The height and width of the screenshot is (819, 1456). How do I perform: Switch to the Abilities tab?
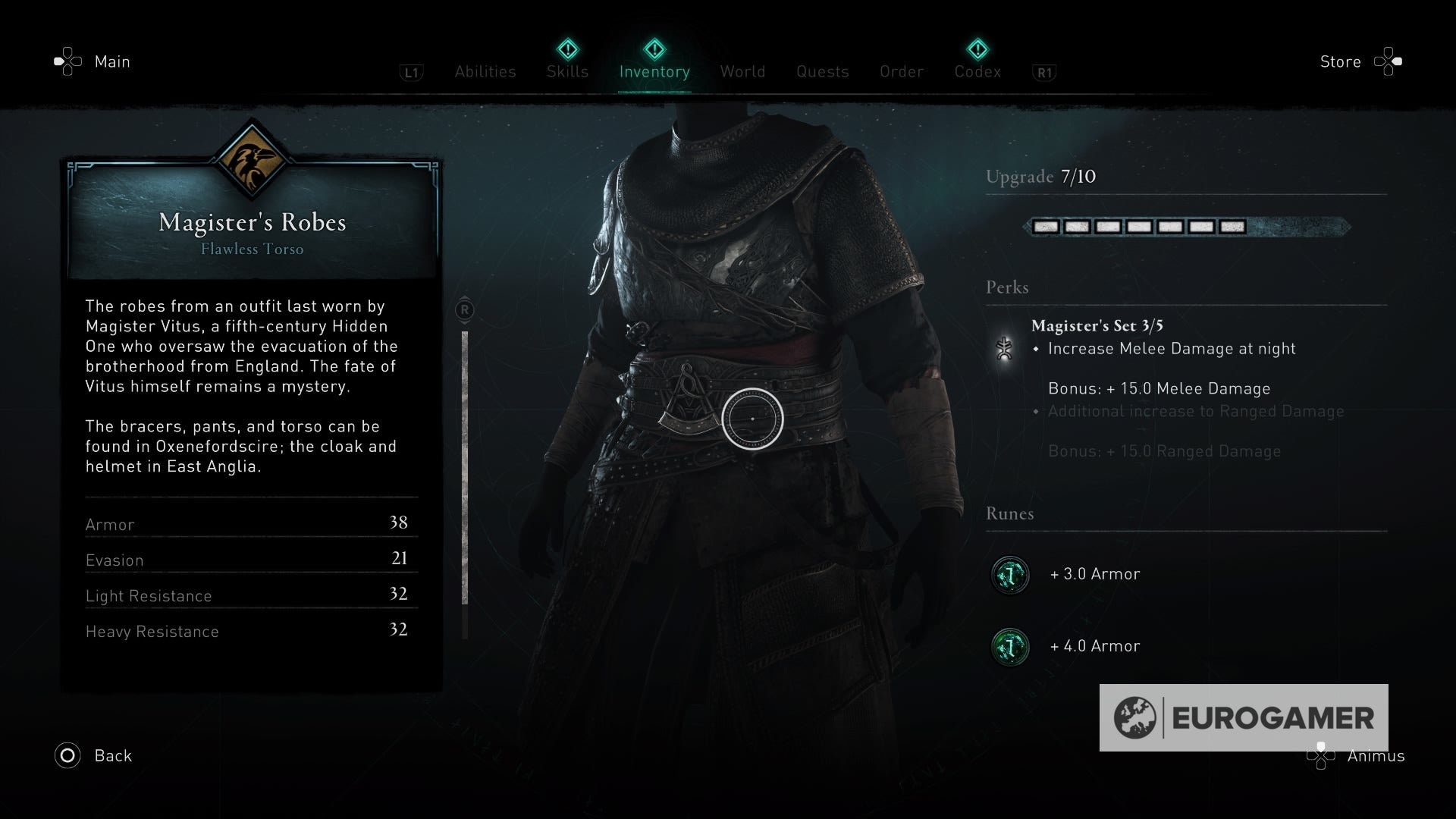(x=485, y=72)
